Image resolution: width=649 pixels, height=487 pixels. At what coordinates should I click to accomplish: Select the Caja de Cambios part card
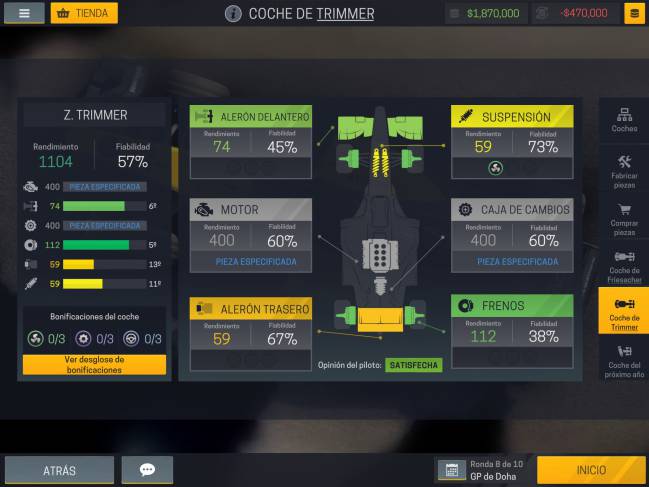point(512,235)
